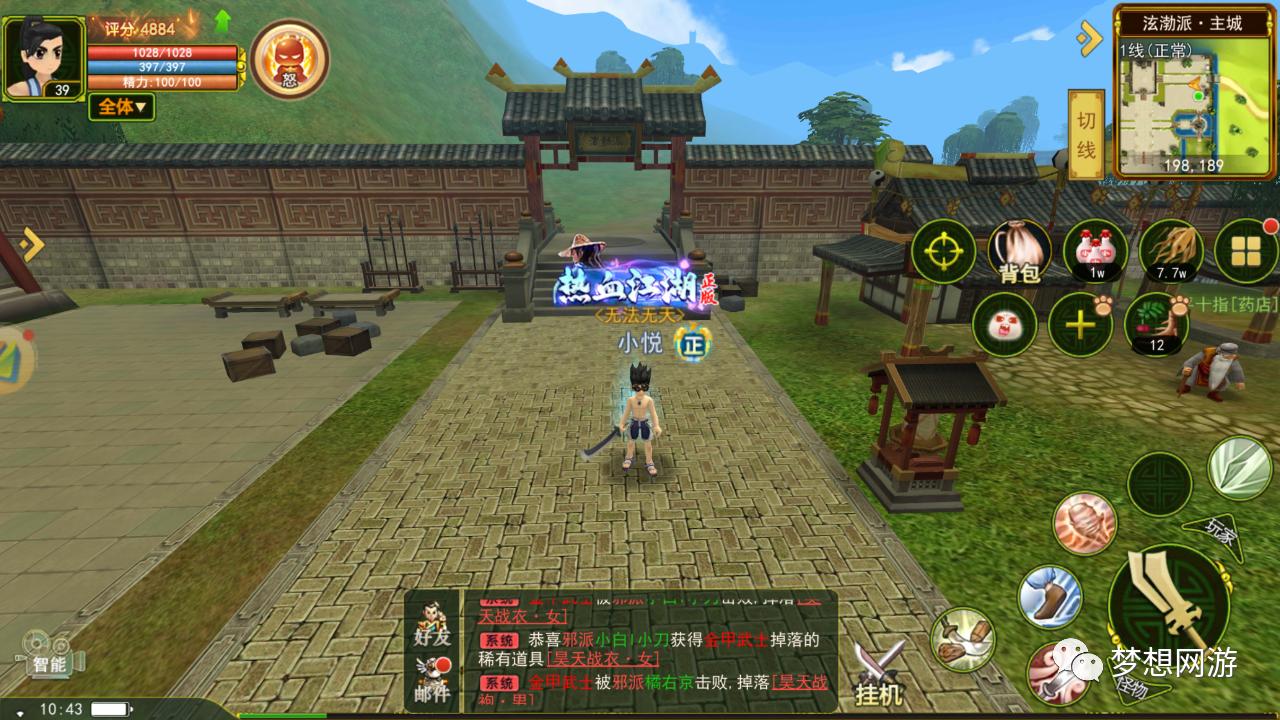Click the yellow plus slot button
1280x720 pixels.
1080,325
